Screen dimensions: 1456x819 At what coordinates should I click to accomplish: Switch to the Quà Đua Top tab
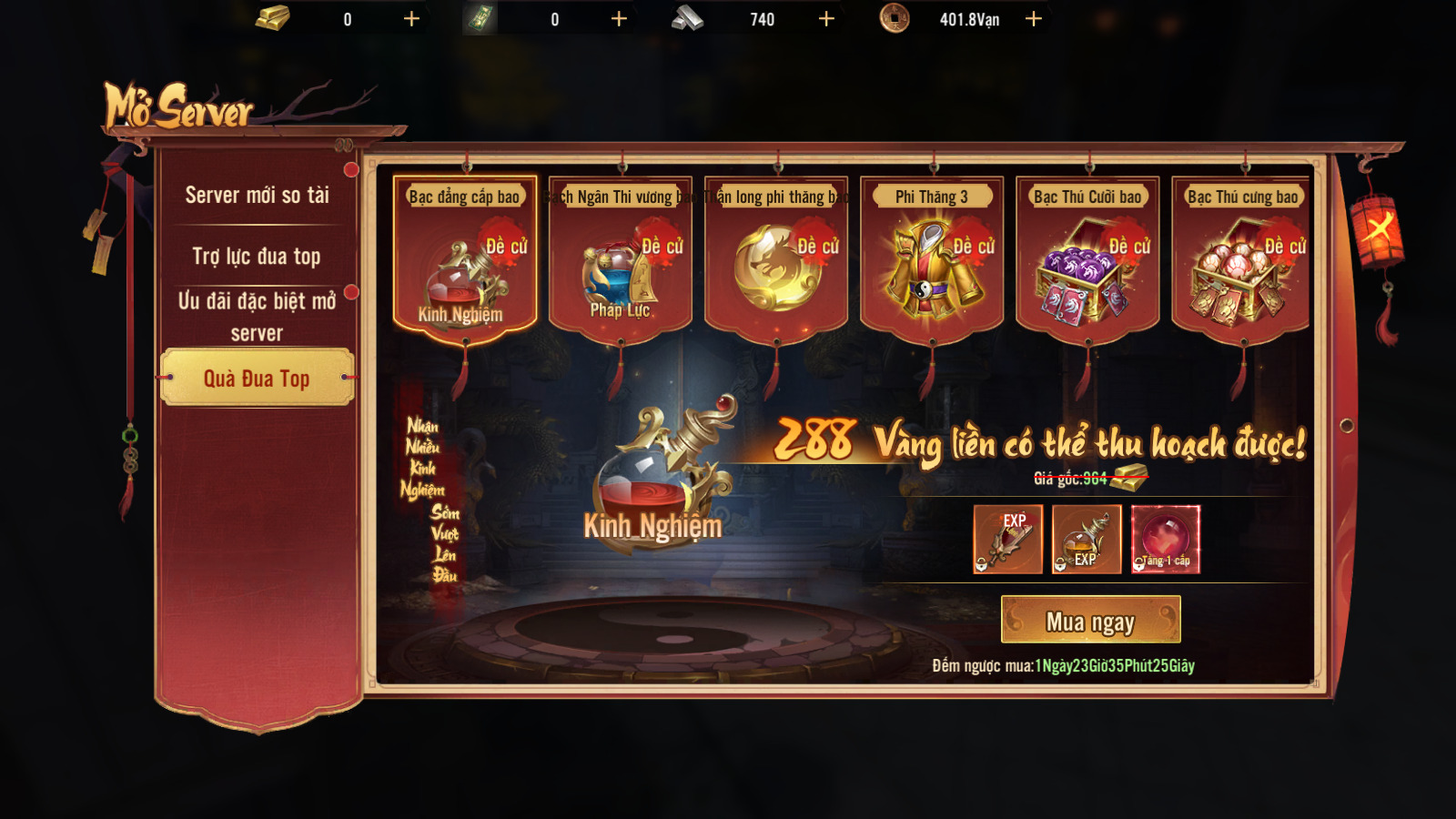tap(257, 379)
